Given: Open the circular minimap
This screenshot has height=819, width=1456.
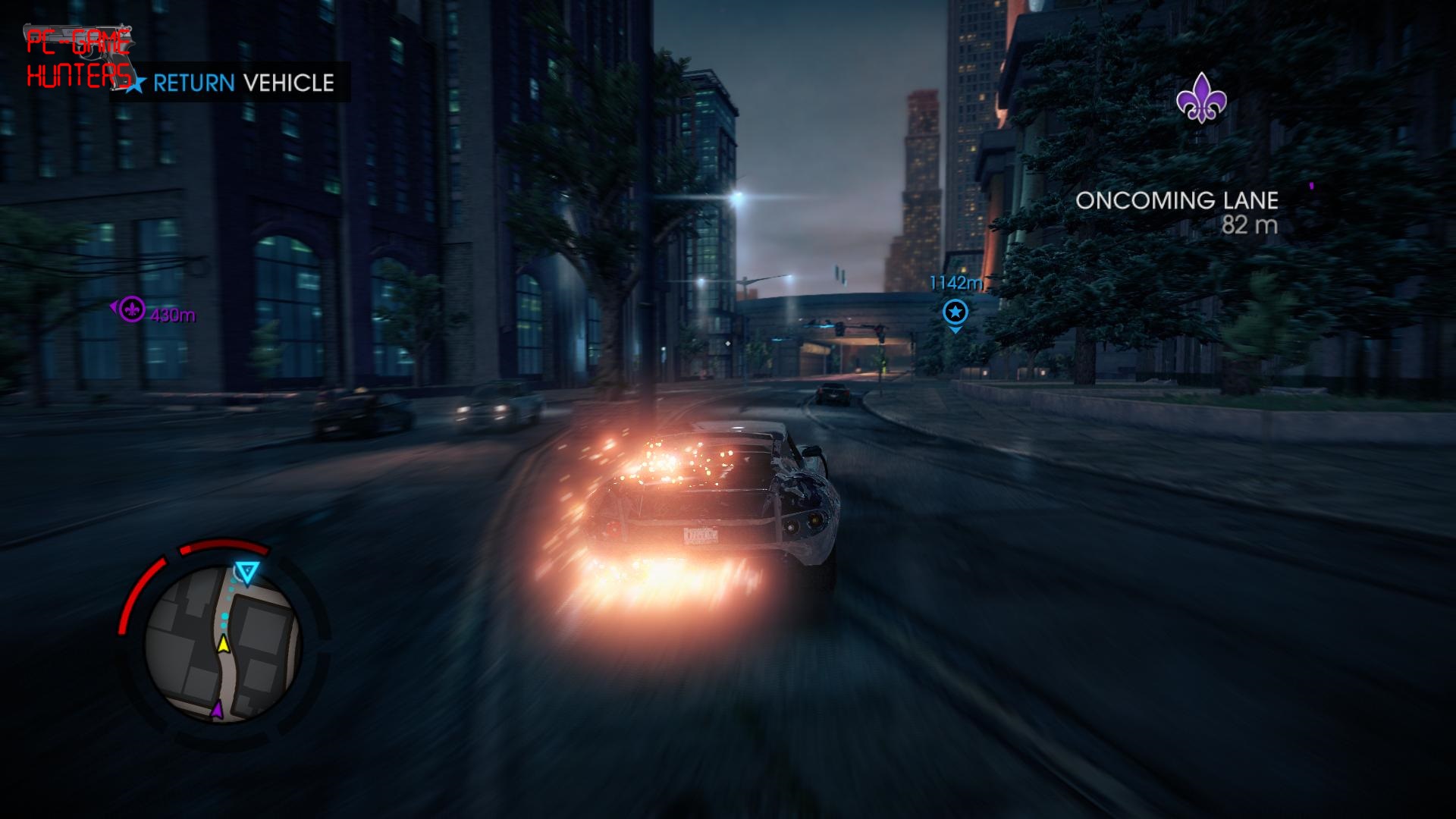Looking at the screenshot, I should [223, 643].
